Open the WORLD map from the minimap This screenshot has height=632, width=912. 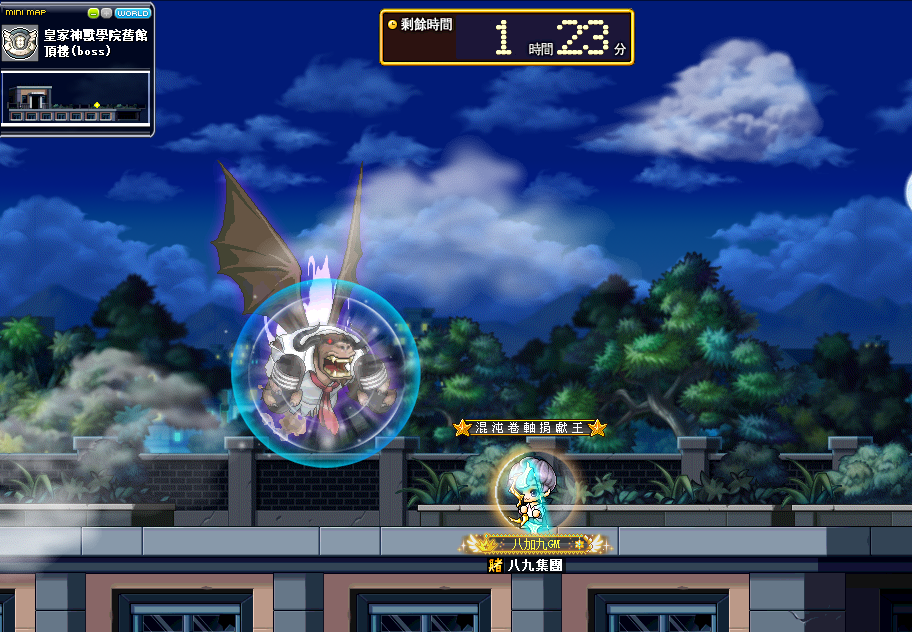coord(133,13)
